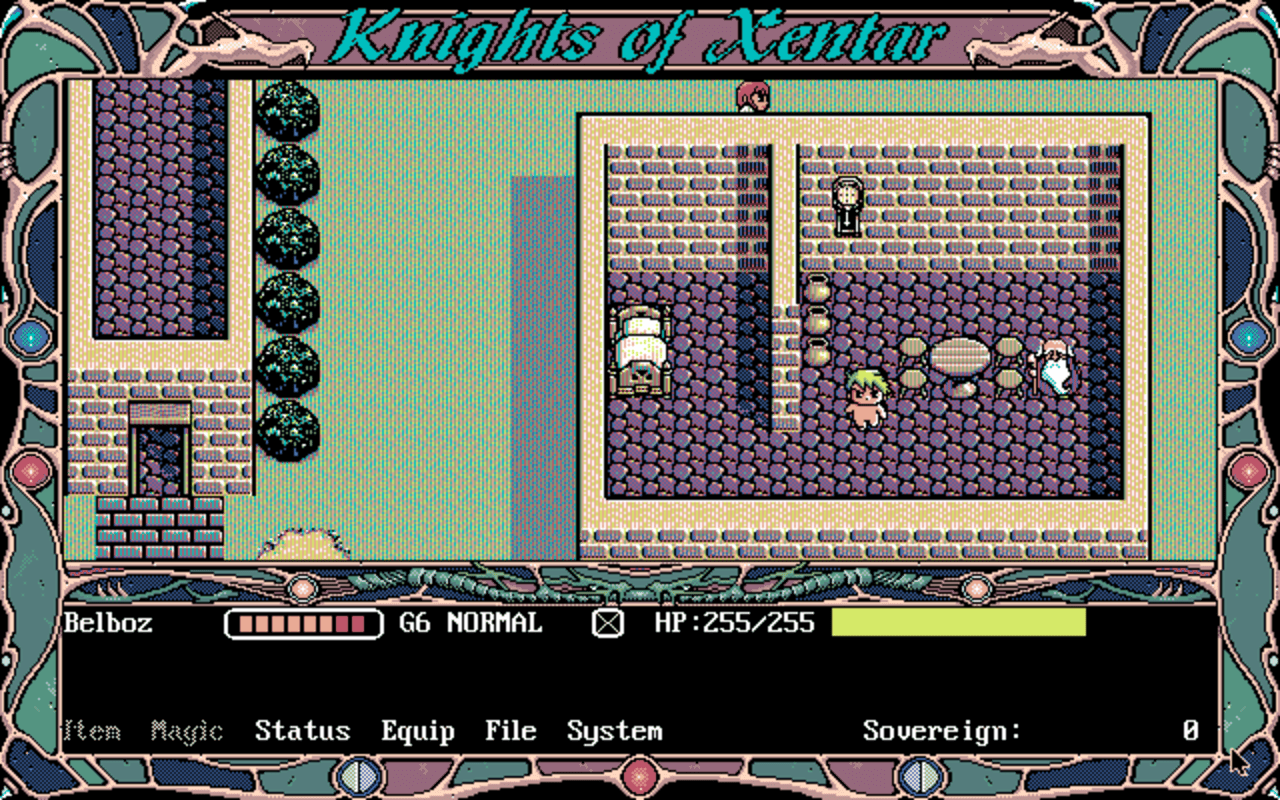Click the topmost pot on the shelf
The height and width of the screenshot is (800, 1280).
click(x=820, y=290)
